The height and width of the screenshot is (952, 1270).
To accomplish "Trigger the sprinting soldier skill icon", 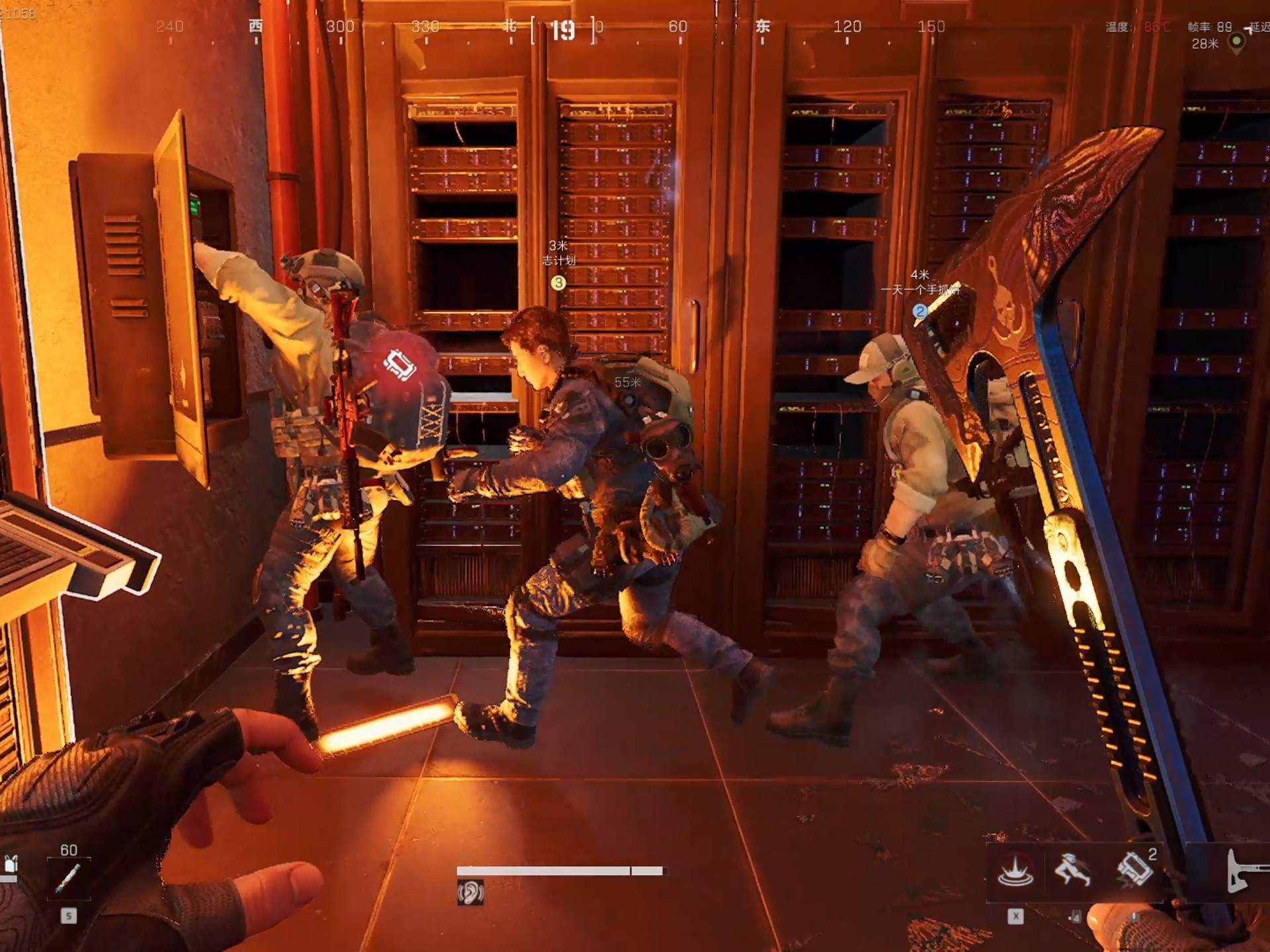I will [1073, 870].
